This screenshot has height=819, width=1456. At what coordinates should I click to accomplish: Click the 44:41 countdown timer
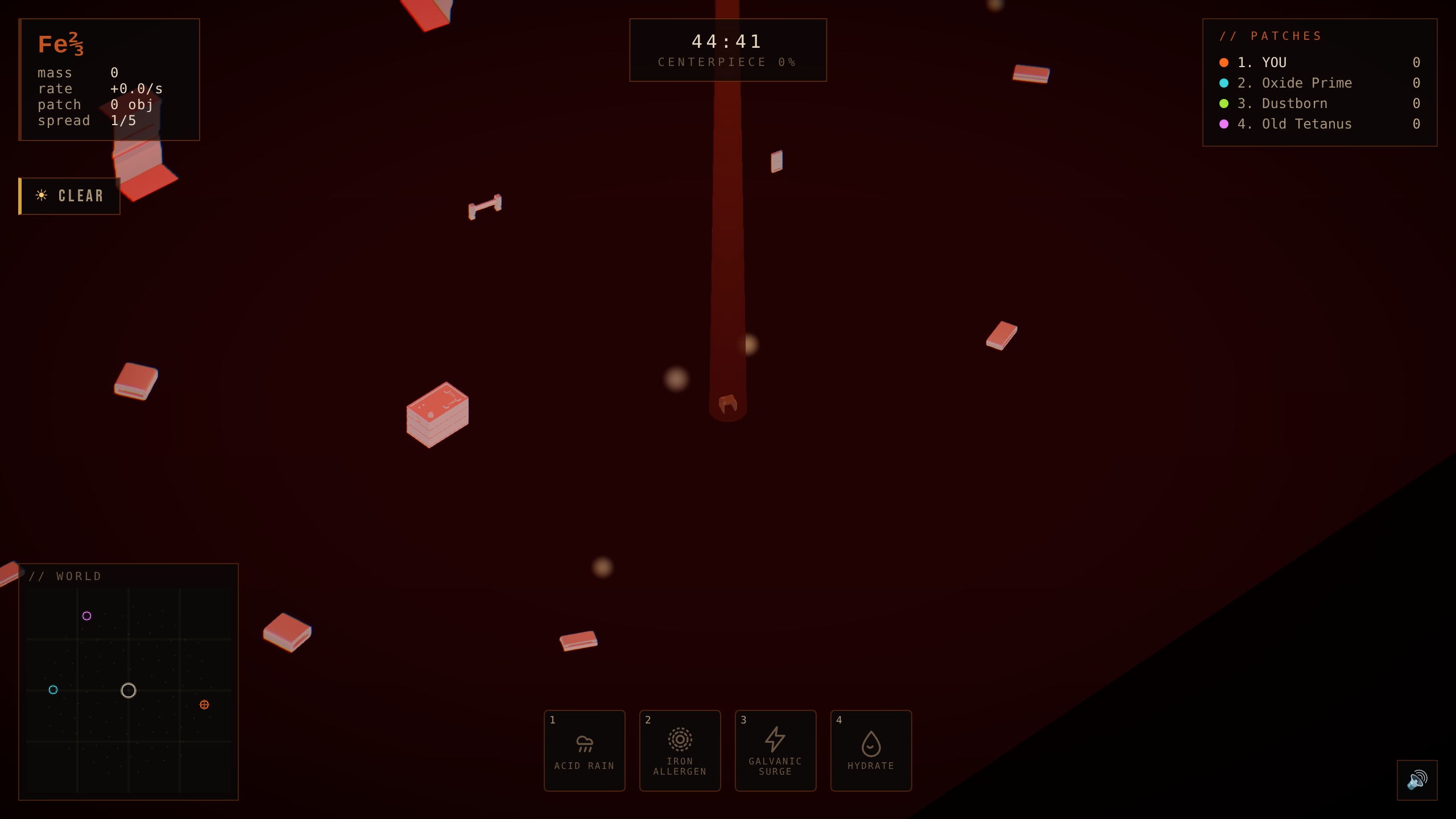(727, 40)
